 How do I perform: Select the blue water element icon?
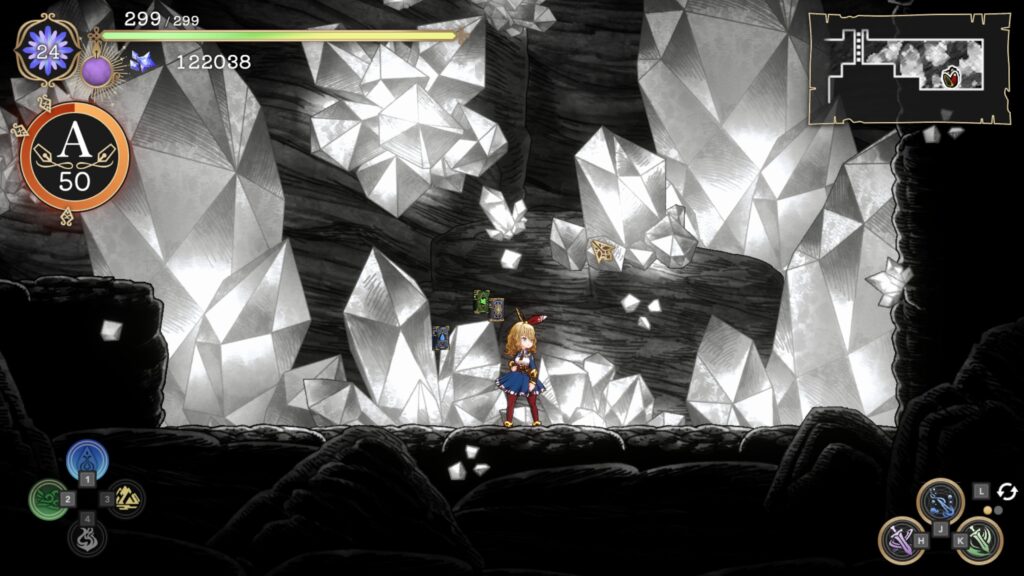87,461
